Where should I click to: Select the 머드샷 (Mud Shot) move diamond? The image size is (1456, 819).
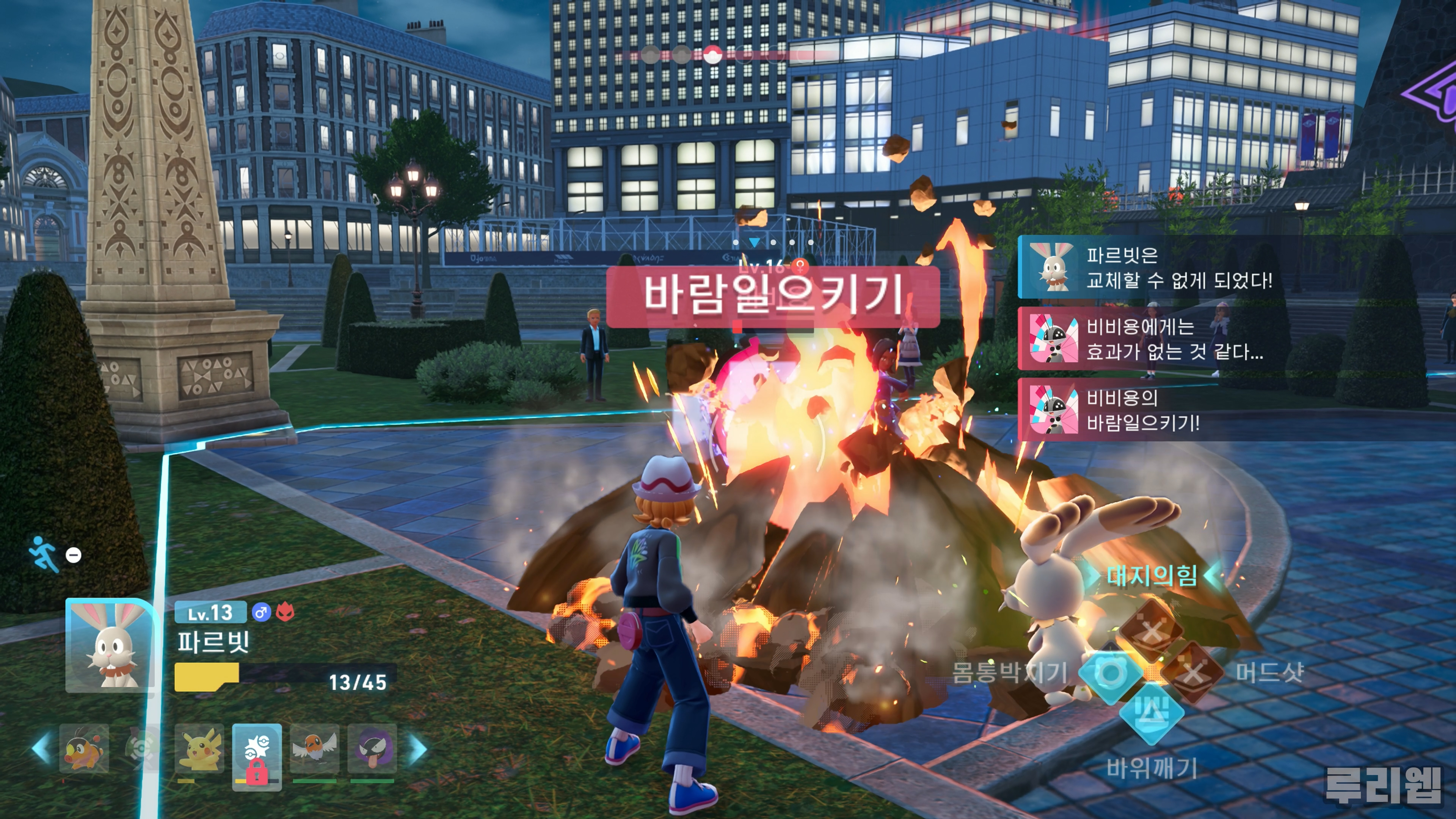(1192, 673)
